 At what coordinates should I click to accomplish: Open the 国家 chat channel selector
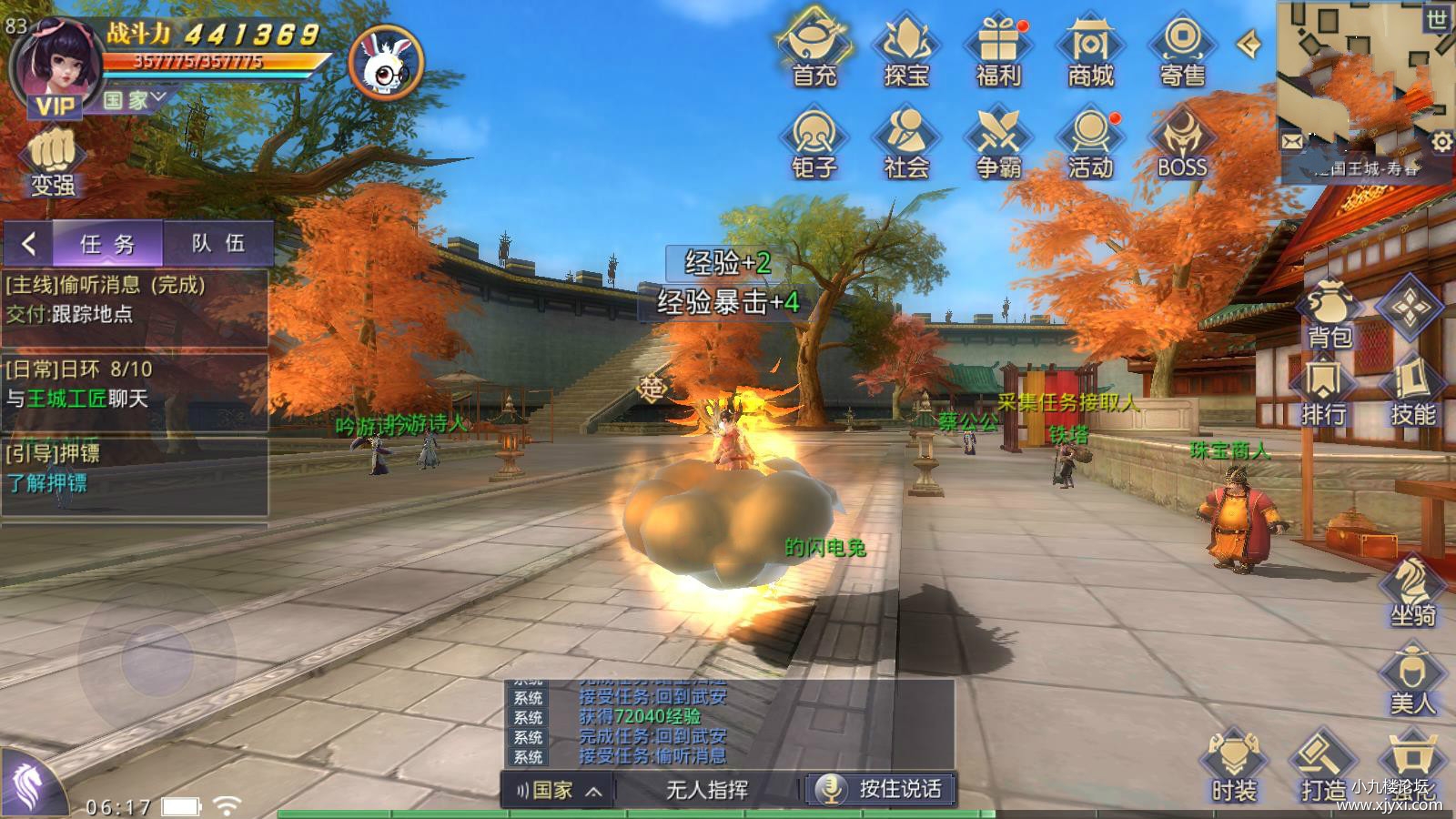[x=559, y=790]
